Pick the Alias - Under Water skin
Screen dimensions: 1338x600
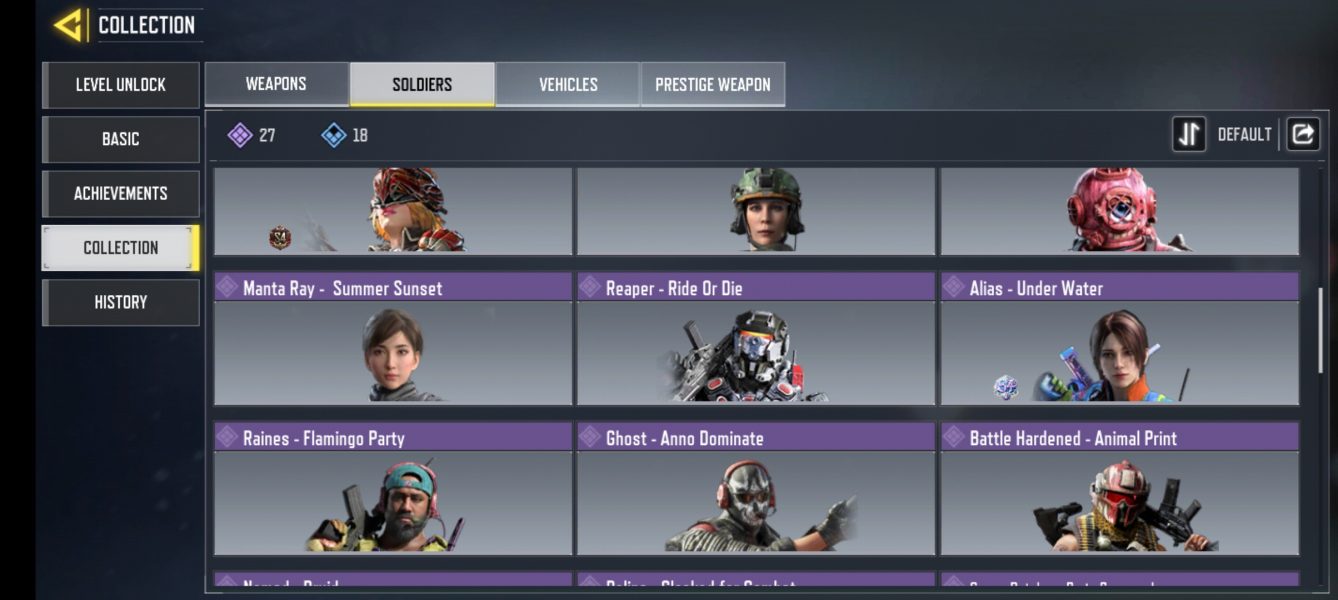coord(1119,339)
